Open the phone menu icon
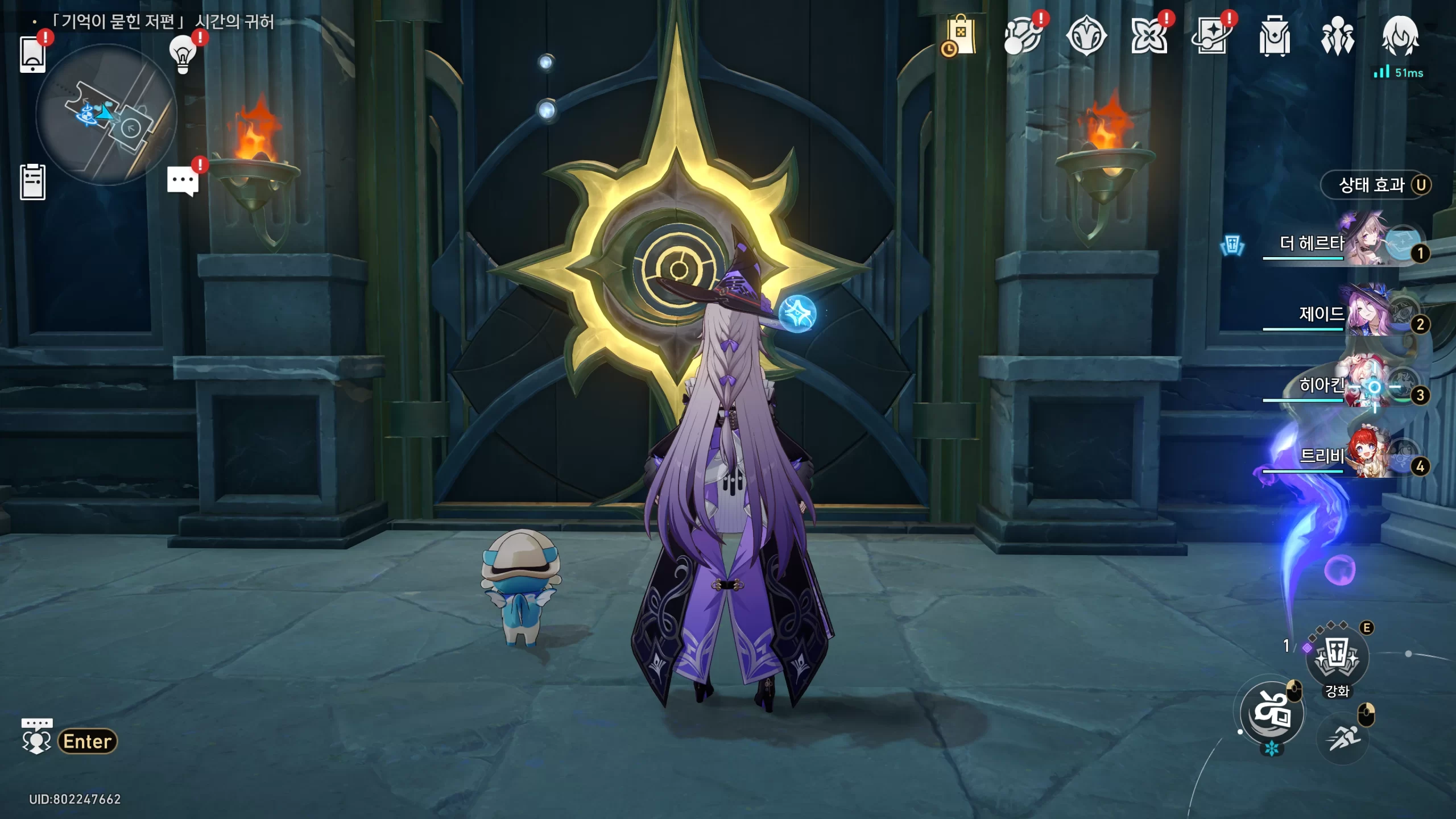Image resolution: width=1456 pixels, height=819 pixels. tap(32, 55)
